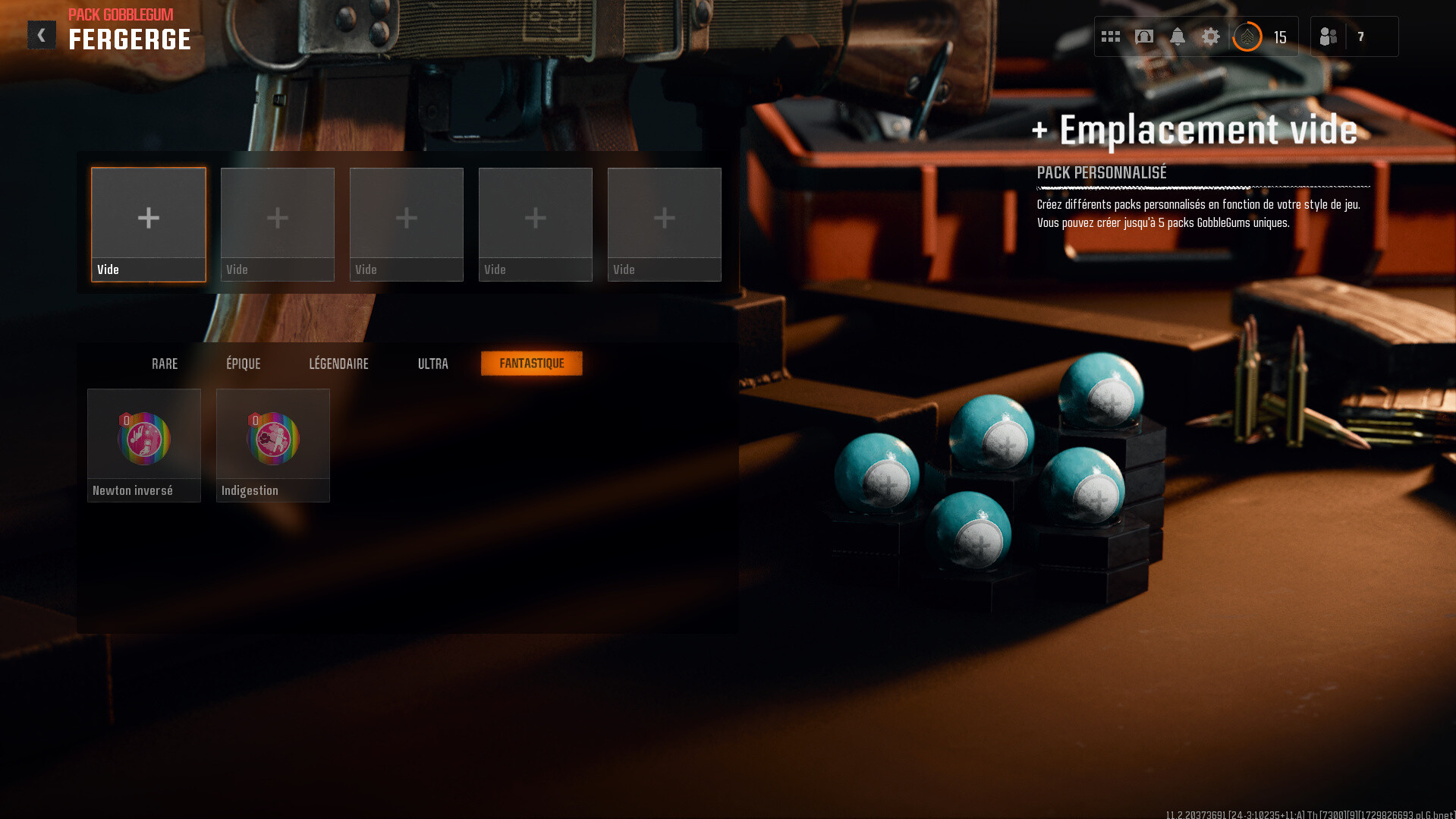Click the plus icon in the first Vide slot
Viewport: 1456px width, 819px height.
pos(149,218)
